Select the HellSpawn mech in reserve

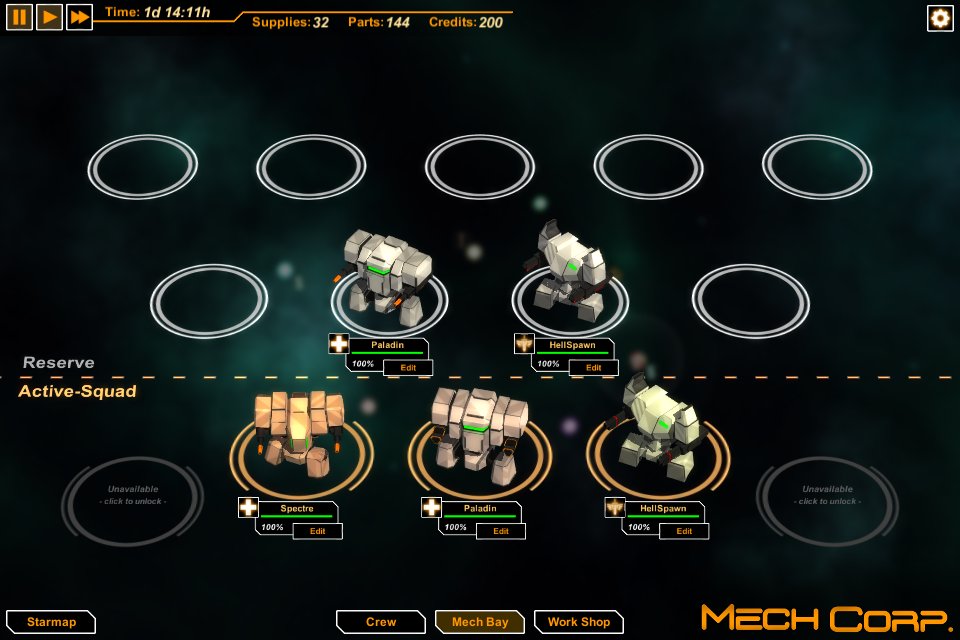tap(568, 268)
